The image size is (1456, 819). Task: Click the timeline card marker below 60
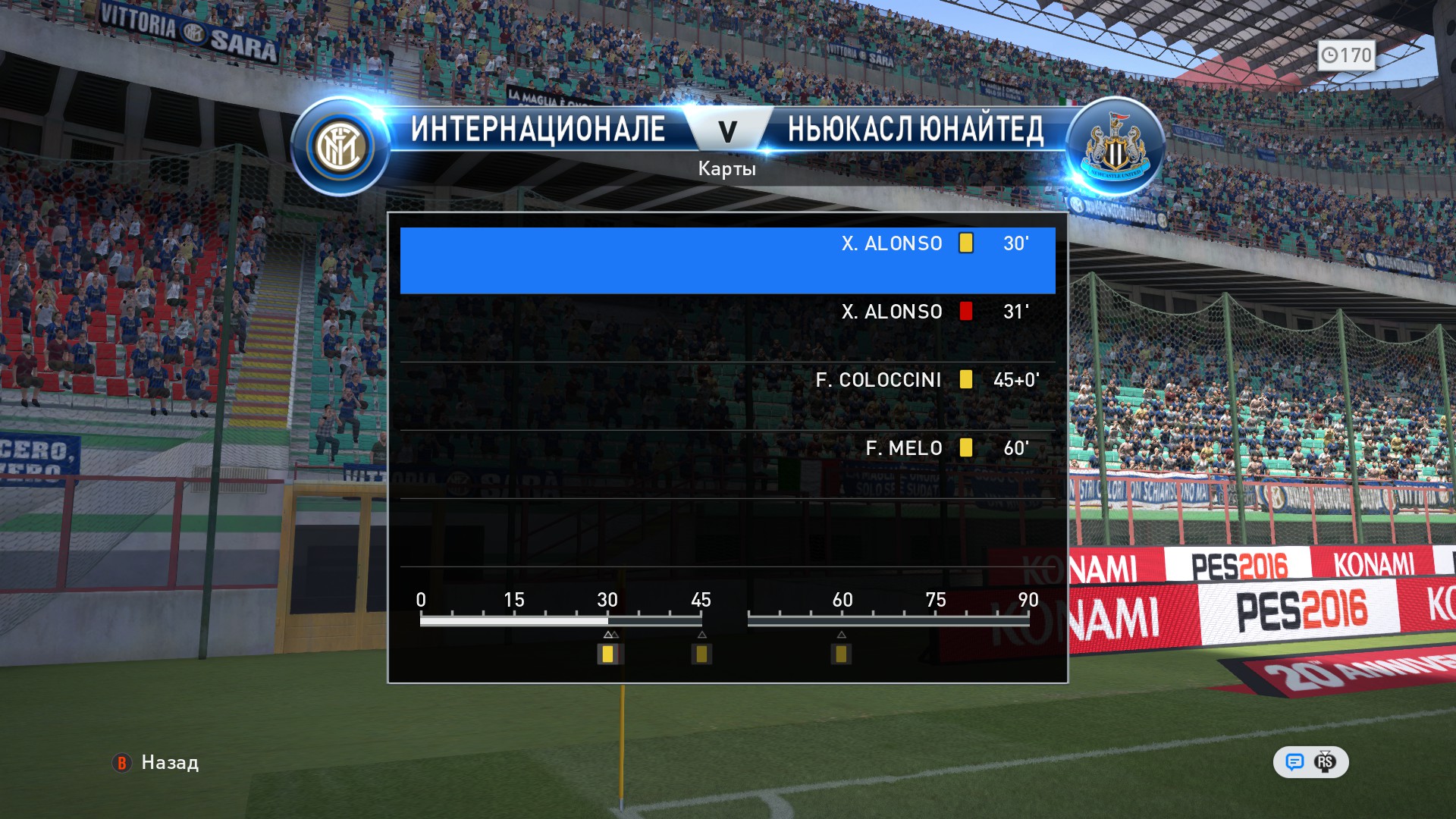(841, 654)
